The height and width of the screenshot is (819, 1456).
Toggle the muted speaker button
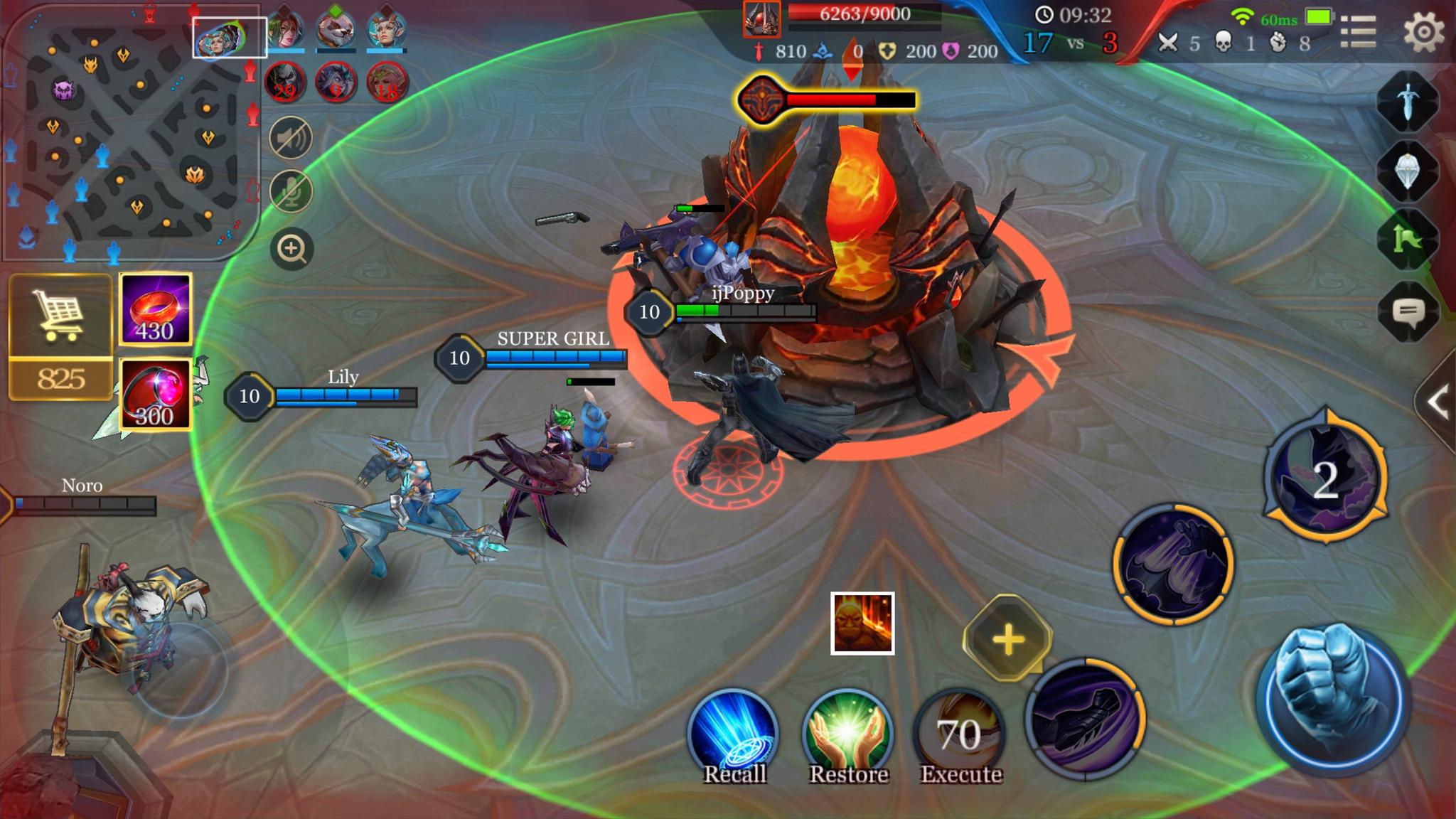[x=291, y=137]
